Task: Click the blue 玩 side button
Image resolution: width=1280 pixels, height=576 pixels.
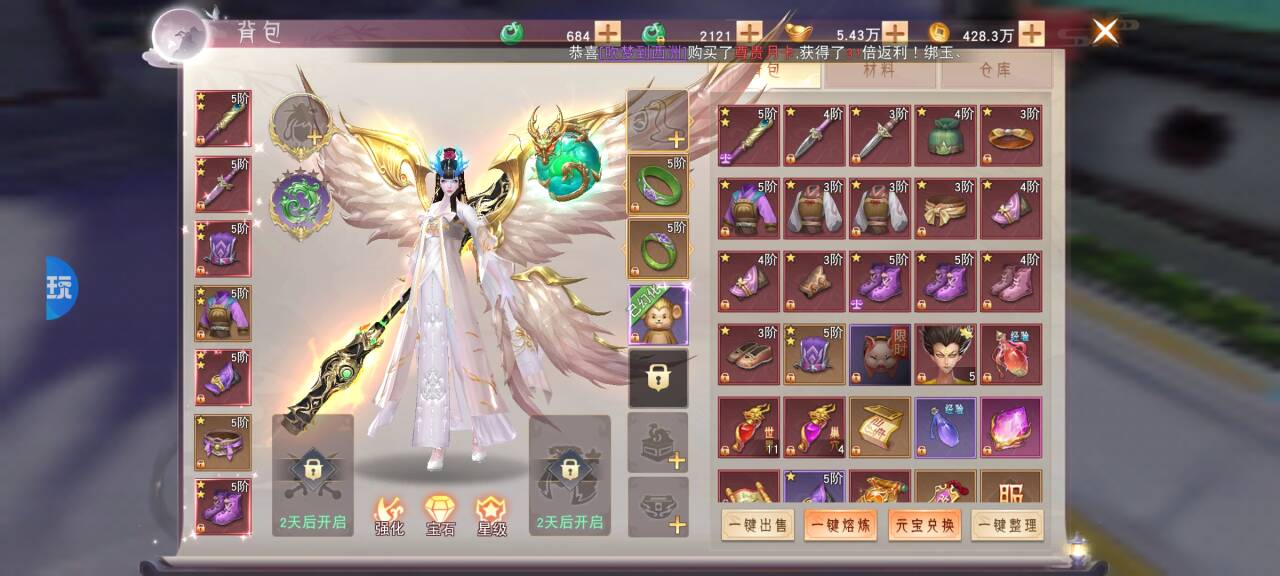Action: [61, 288]
